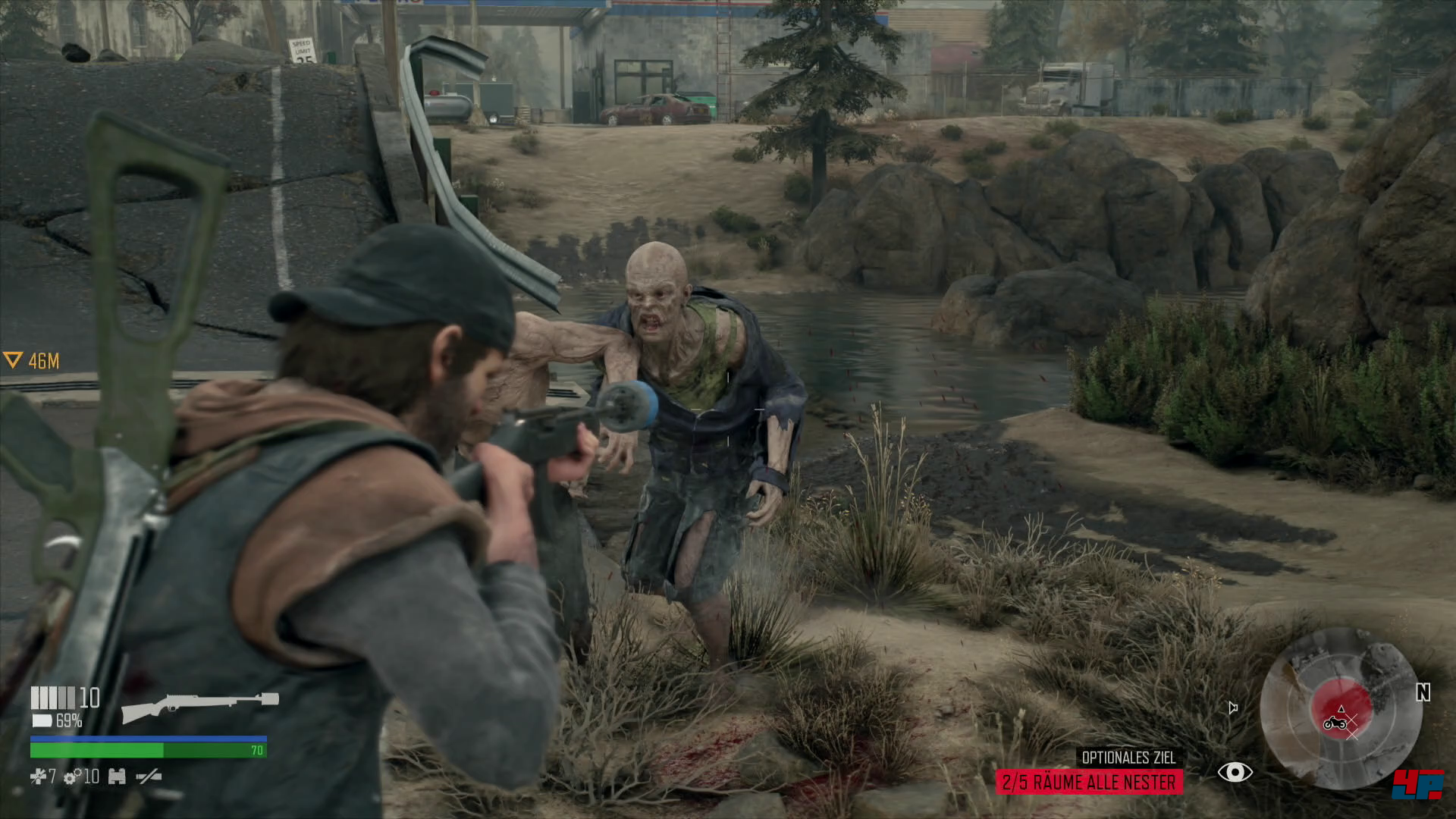Image resolution: width=1456 pixels, height=819 pixels.
Task: Click the 46M waypoint distance marker
Action: [x=32, y=361]
